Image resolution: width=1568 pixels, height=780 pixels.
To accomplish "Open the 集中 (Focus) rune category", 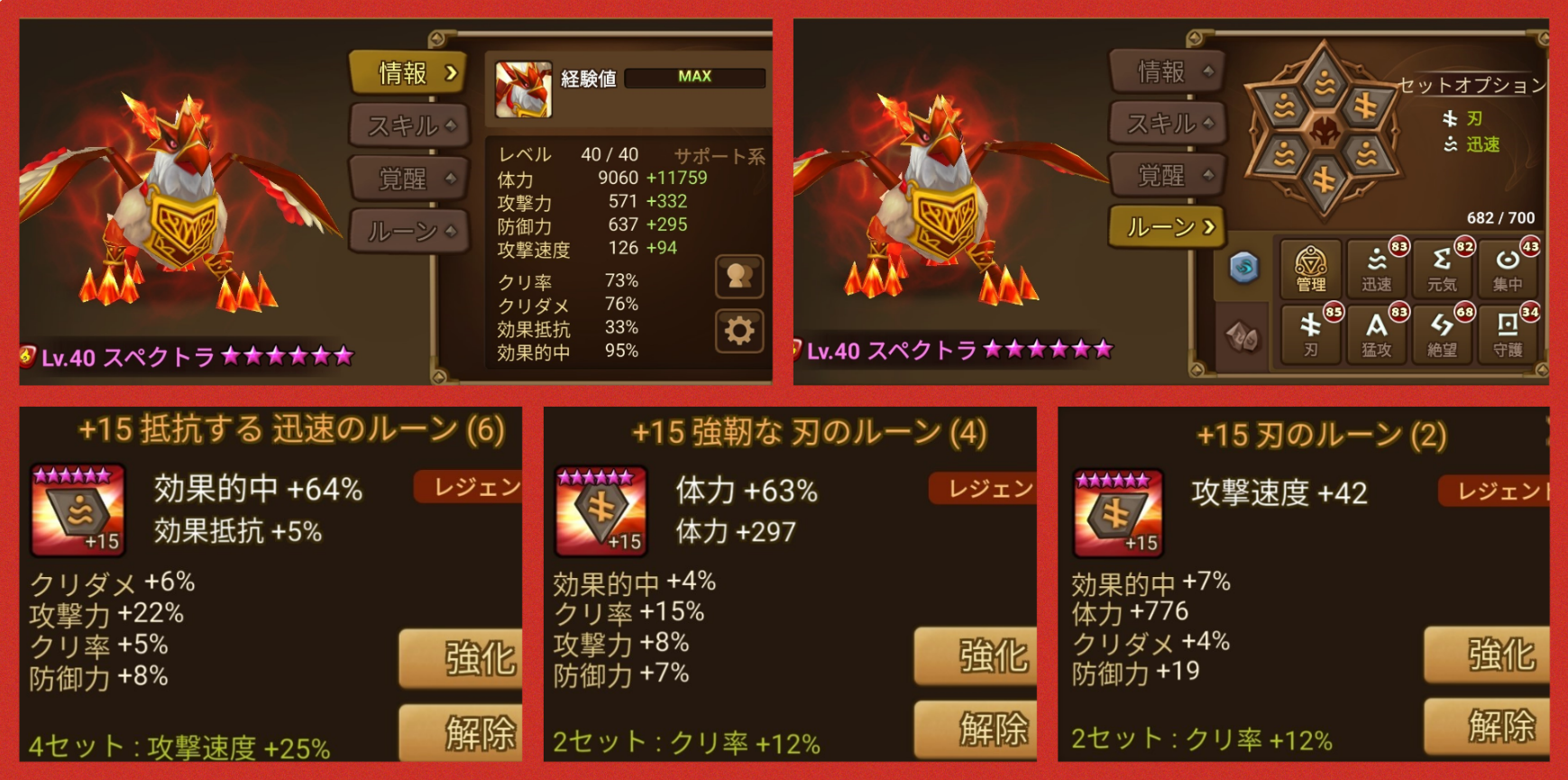I will pyautogui.click(x=1508, y=267).
